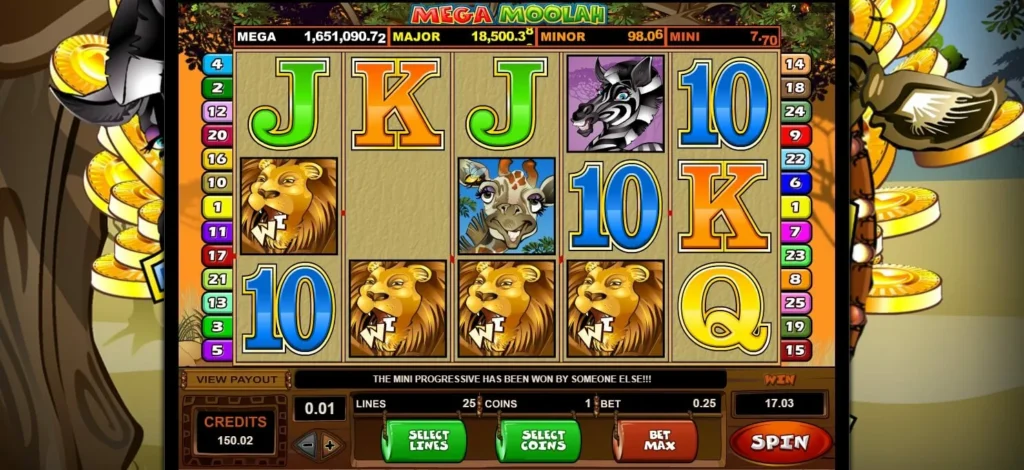Show payline 6 using its blue marker
The height and width of the screenshot is (470, 1024).
(x=795, y=183)
